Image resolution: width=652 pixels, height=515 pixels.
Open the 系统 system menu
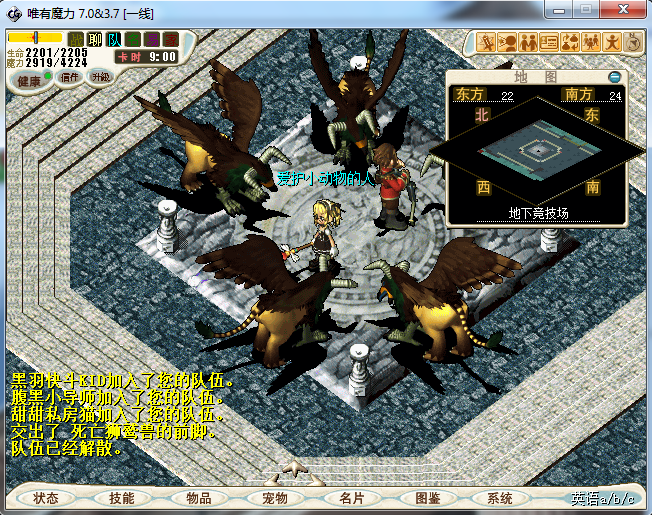[500, 498]
